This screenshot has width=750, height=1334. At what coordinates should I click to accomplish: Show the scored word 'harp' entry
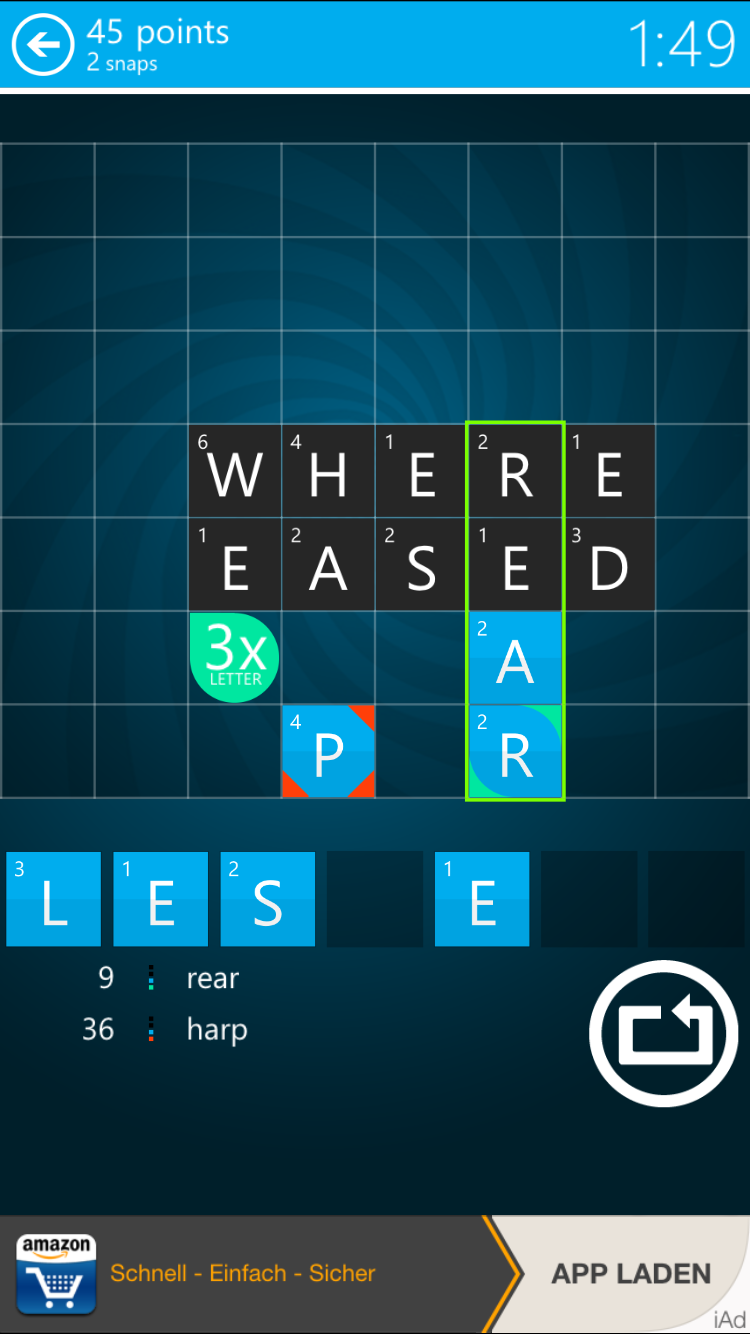click(216, 1029)
